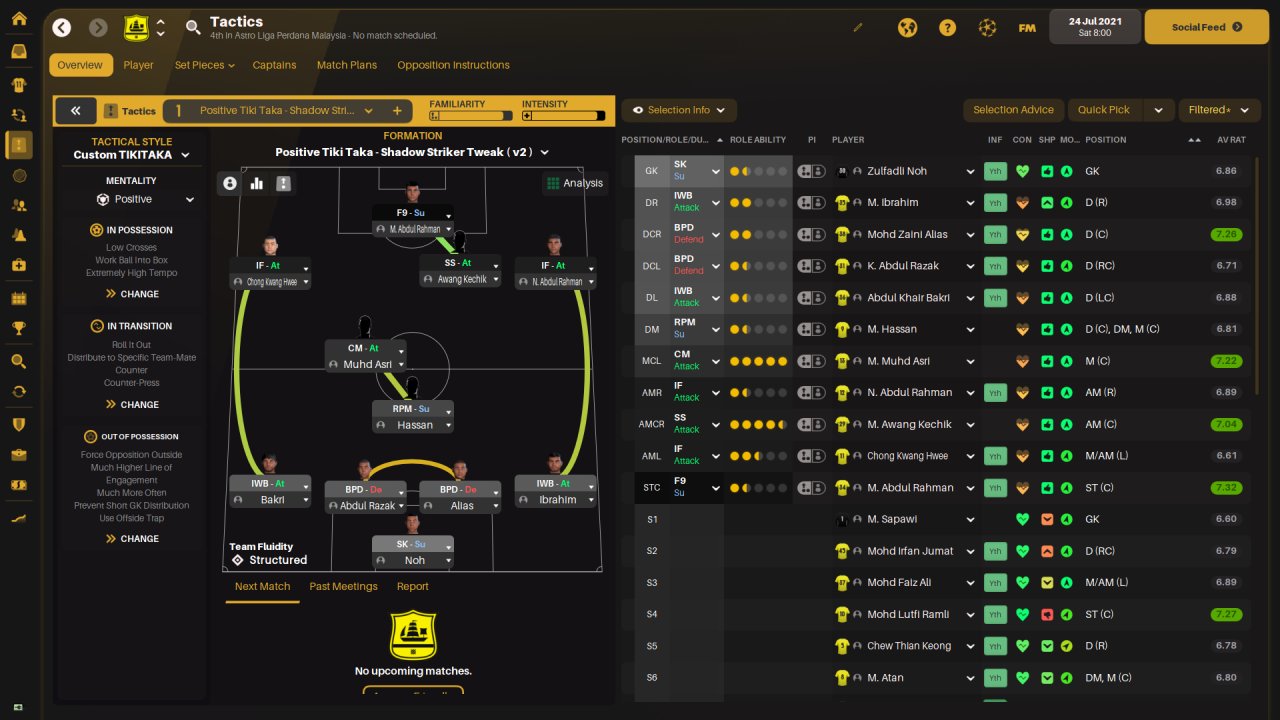Select Zulfadli Noh in the player list

(x=897, y=171)
